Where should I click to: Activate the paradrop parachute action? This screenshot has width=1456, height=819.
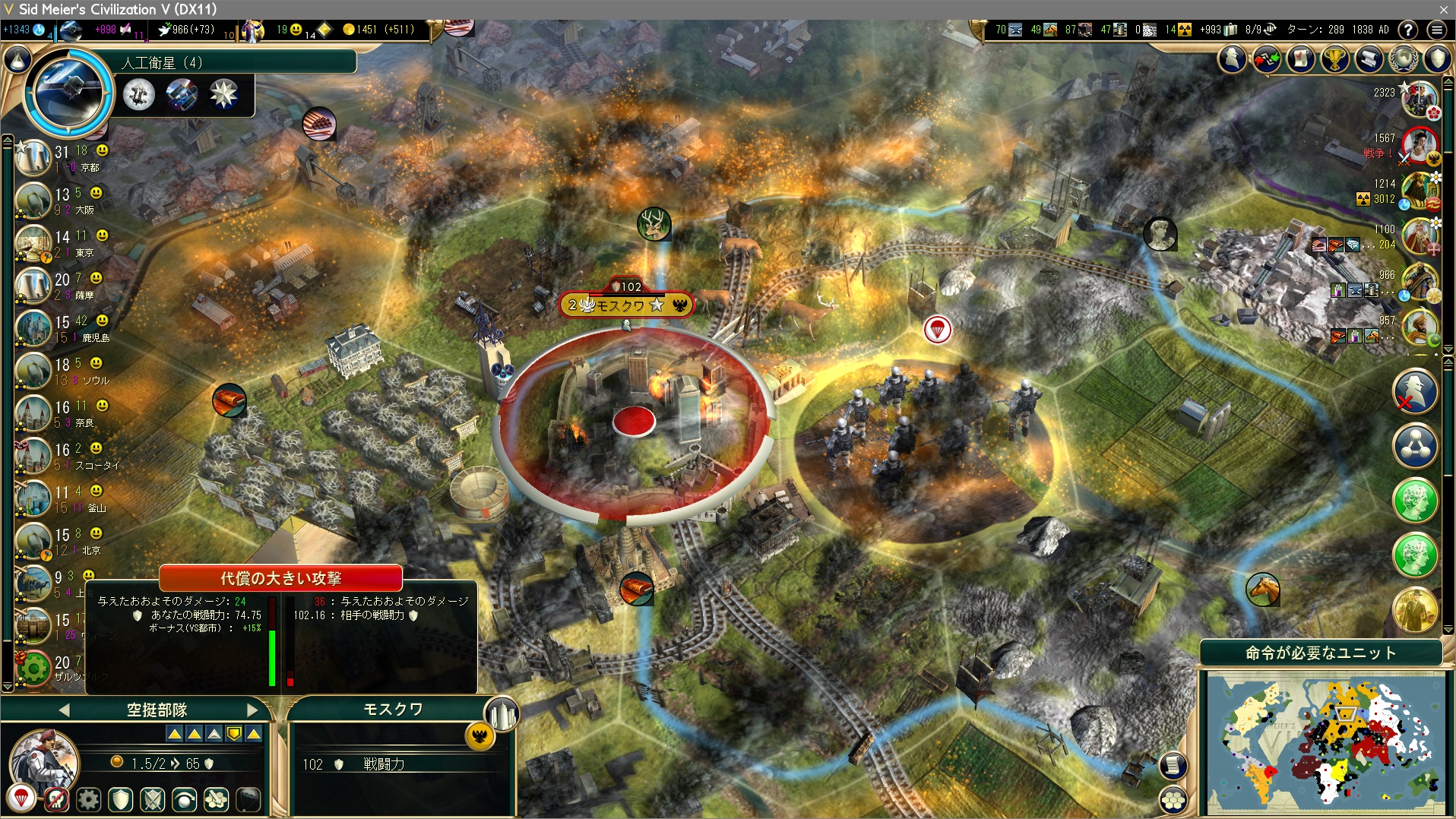(x=21, y=798)
